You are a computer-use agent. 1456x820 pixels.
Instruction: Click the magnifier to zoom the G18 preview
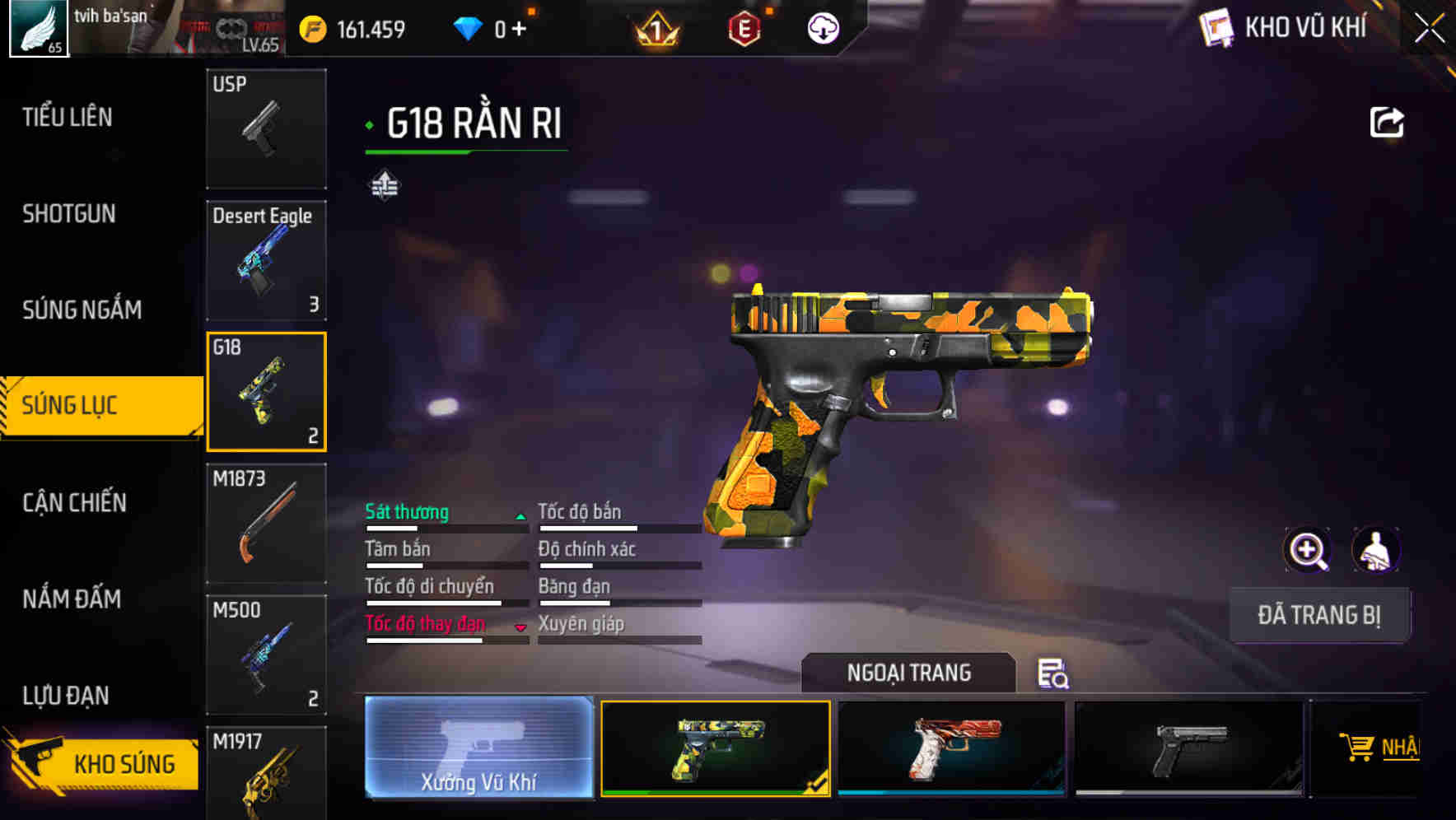1309,549
